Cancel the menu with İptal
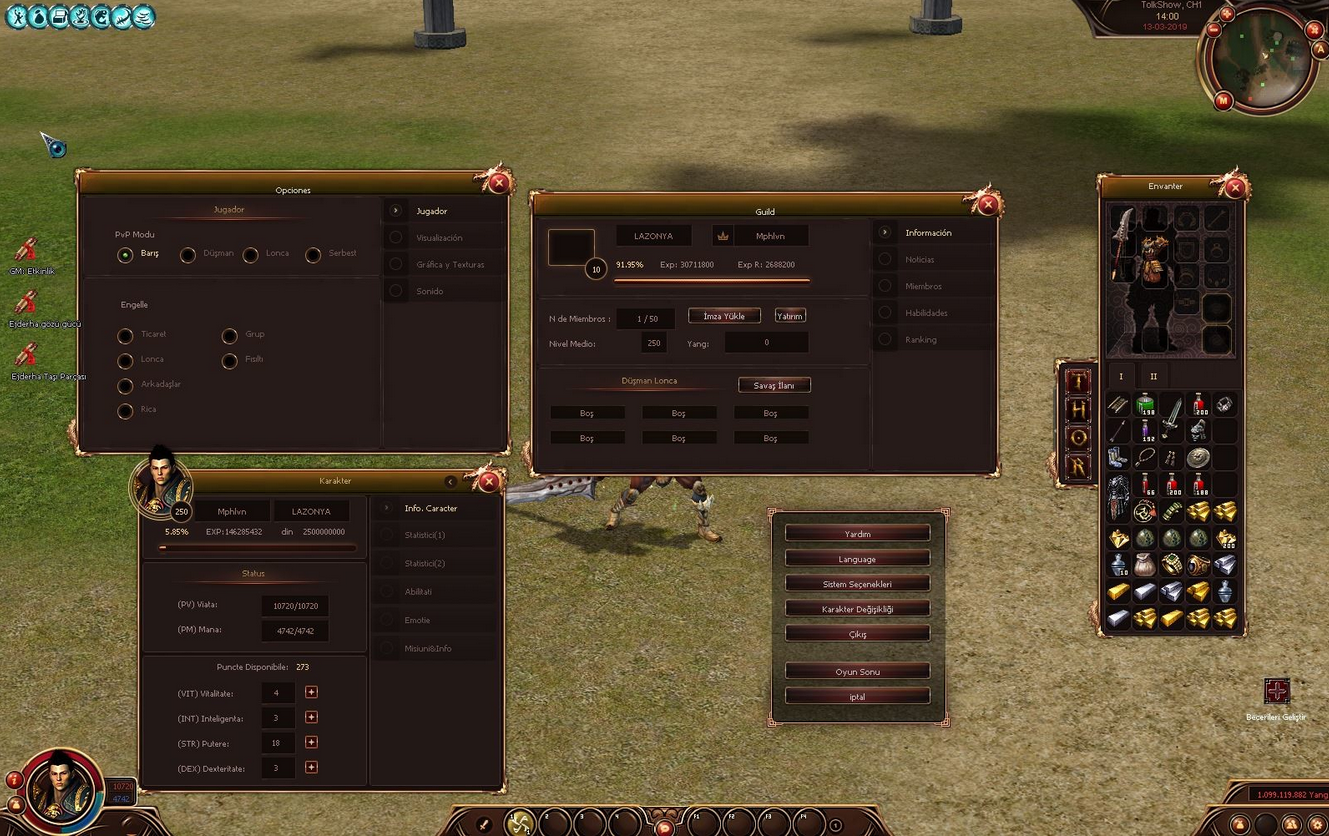 pyautogui.click(x=857, y=697)
